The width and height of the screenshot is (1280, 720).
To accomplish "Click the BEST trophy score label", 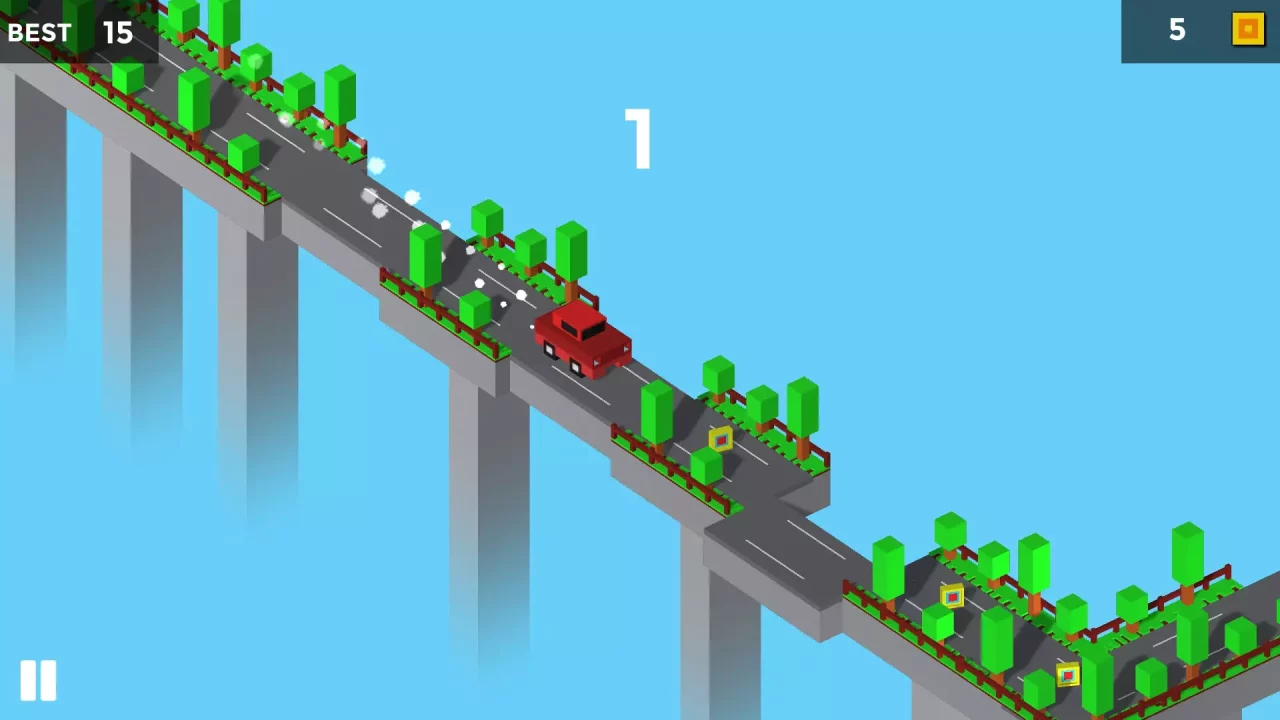I will coord(40,32).
